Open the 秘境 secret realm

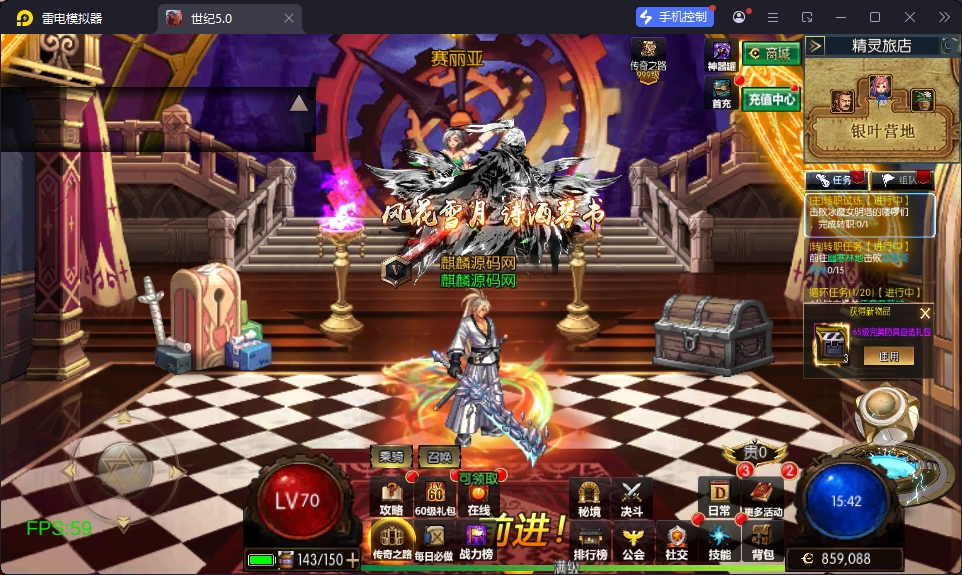589,498
